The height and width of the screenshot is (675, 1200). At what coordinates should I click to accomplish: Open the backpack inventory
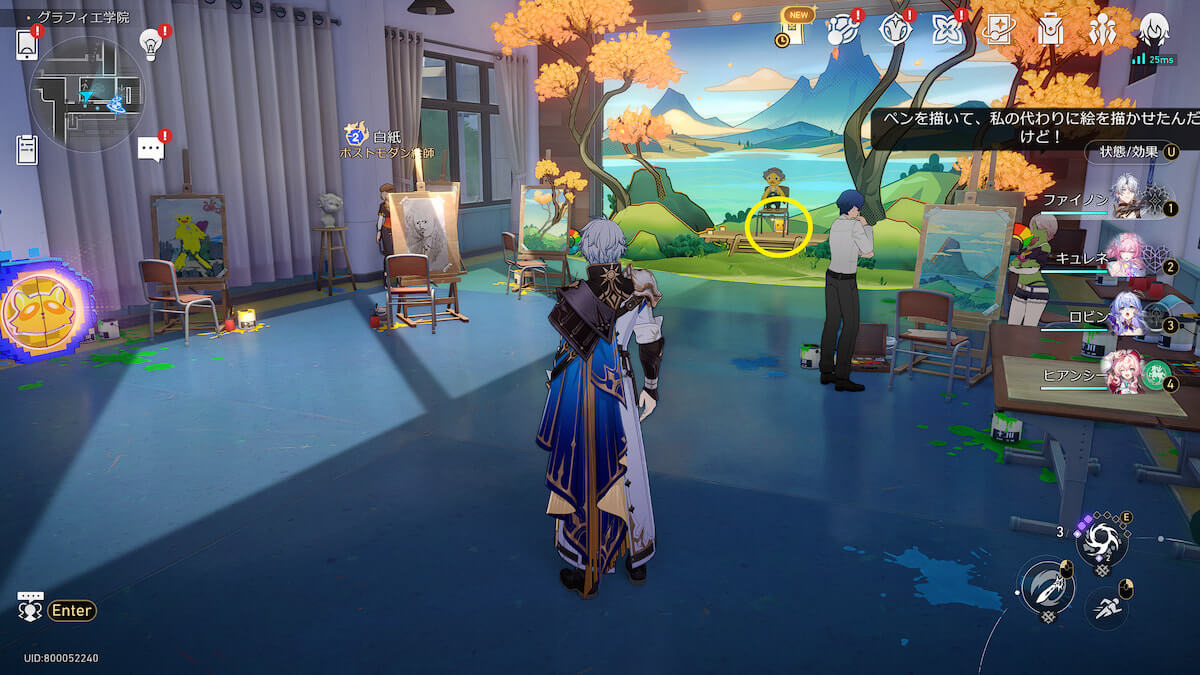(x=1049, y=30)
